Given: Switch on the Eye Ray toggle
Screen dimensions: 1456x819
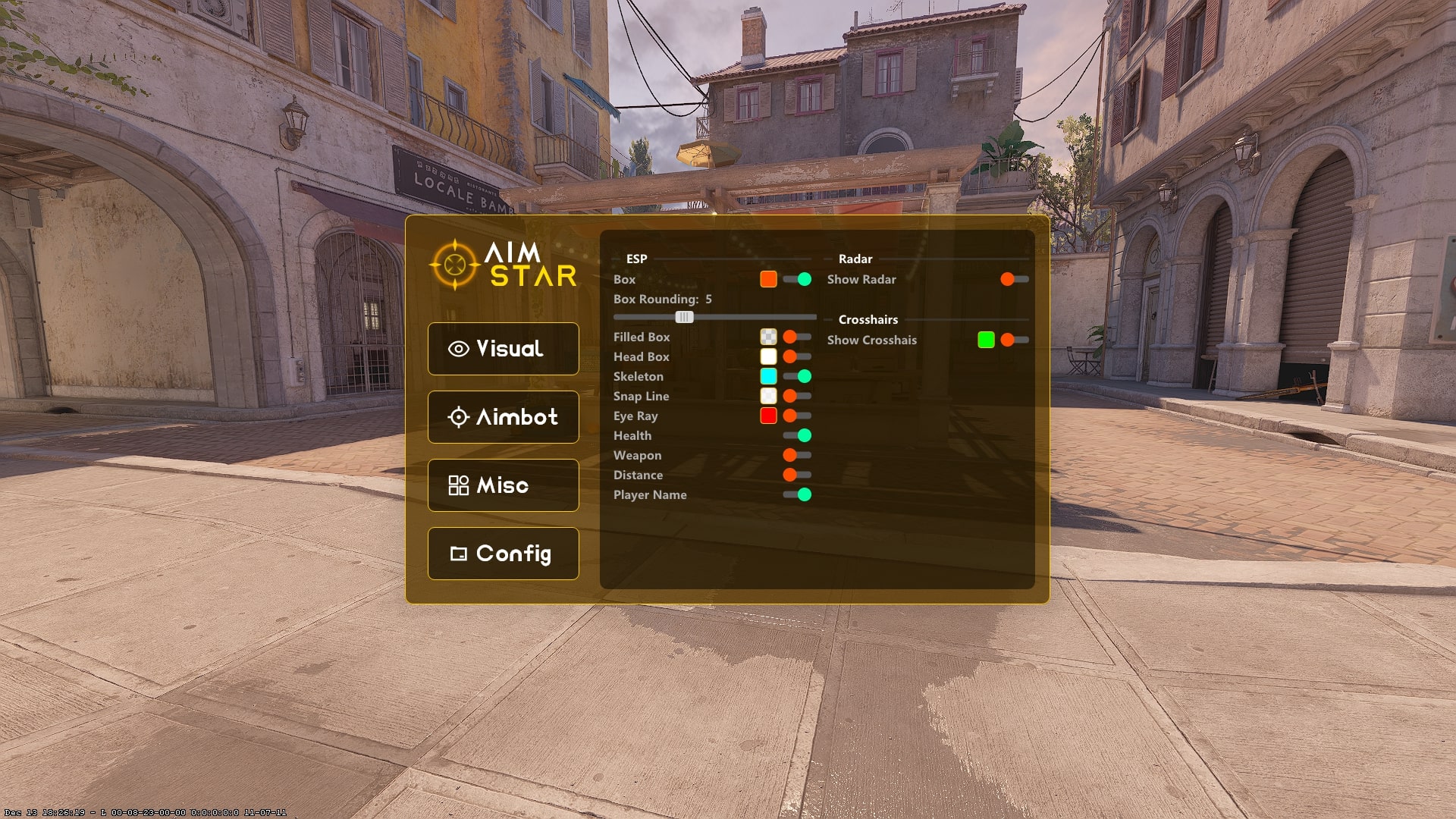Looking at the screenshot, I should [x=797, y=416].
